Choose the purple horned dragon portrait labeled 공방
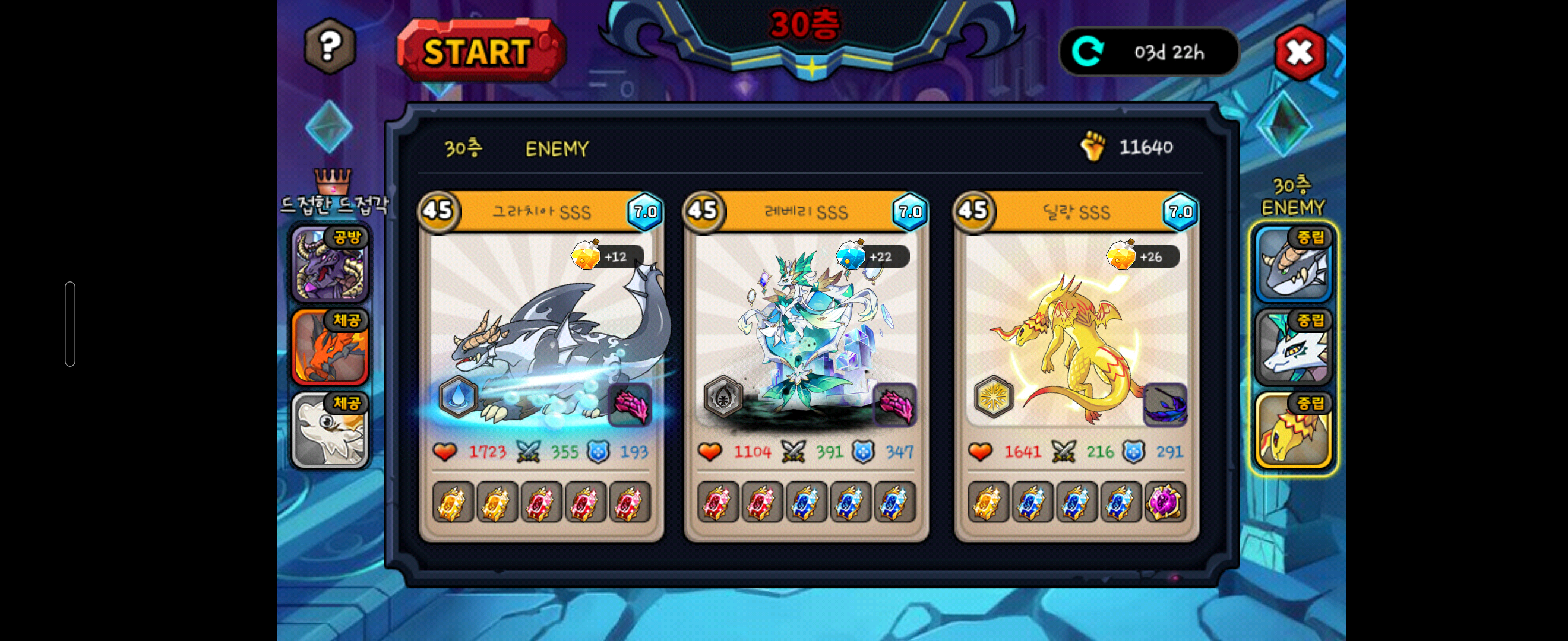Screen dimensions: 1568x641 (x=330, y=265)
